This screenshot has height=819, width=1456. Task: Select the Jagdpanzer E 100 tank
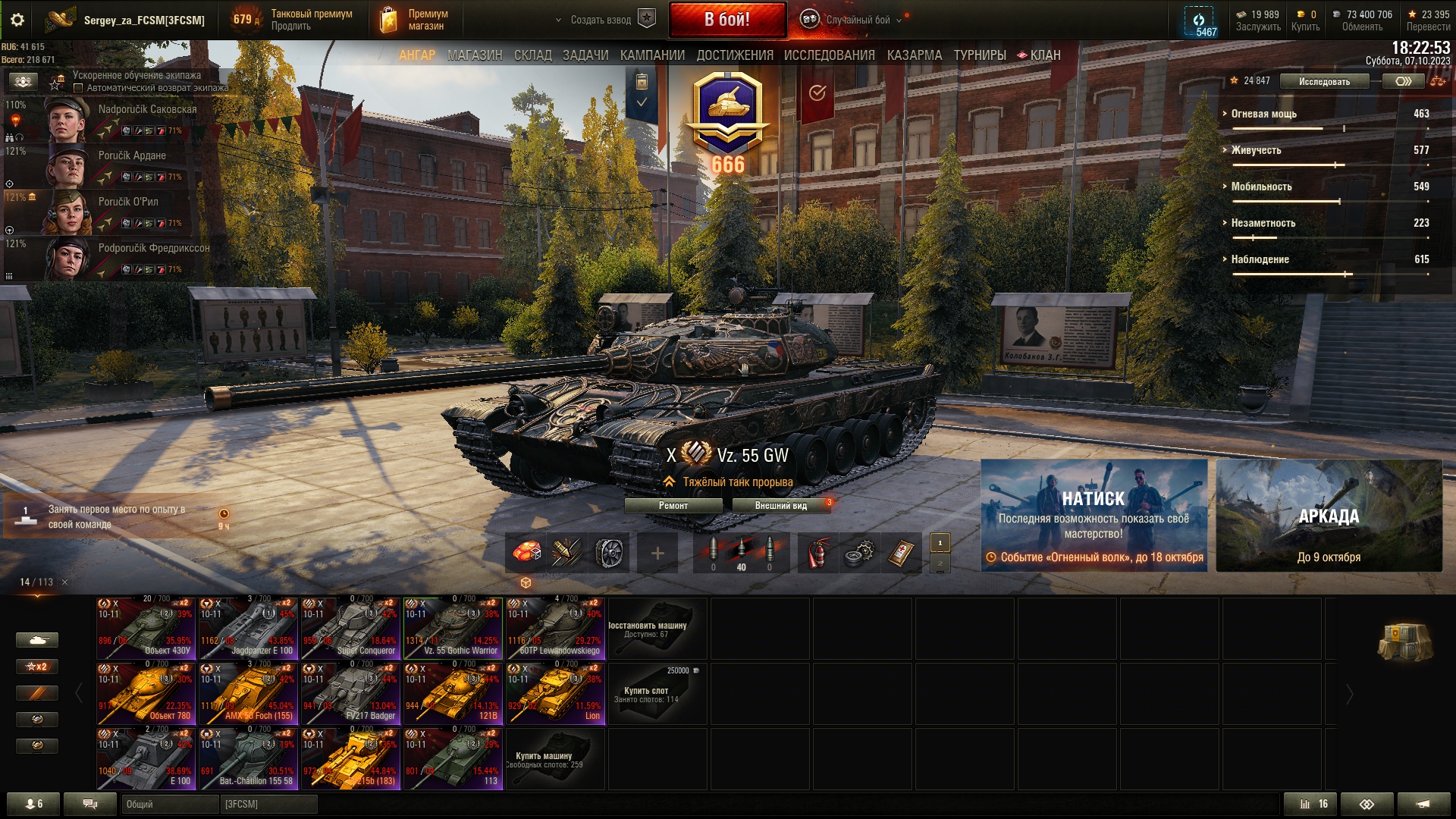pos(248,628)
